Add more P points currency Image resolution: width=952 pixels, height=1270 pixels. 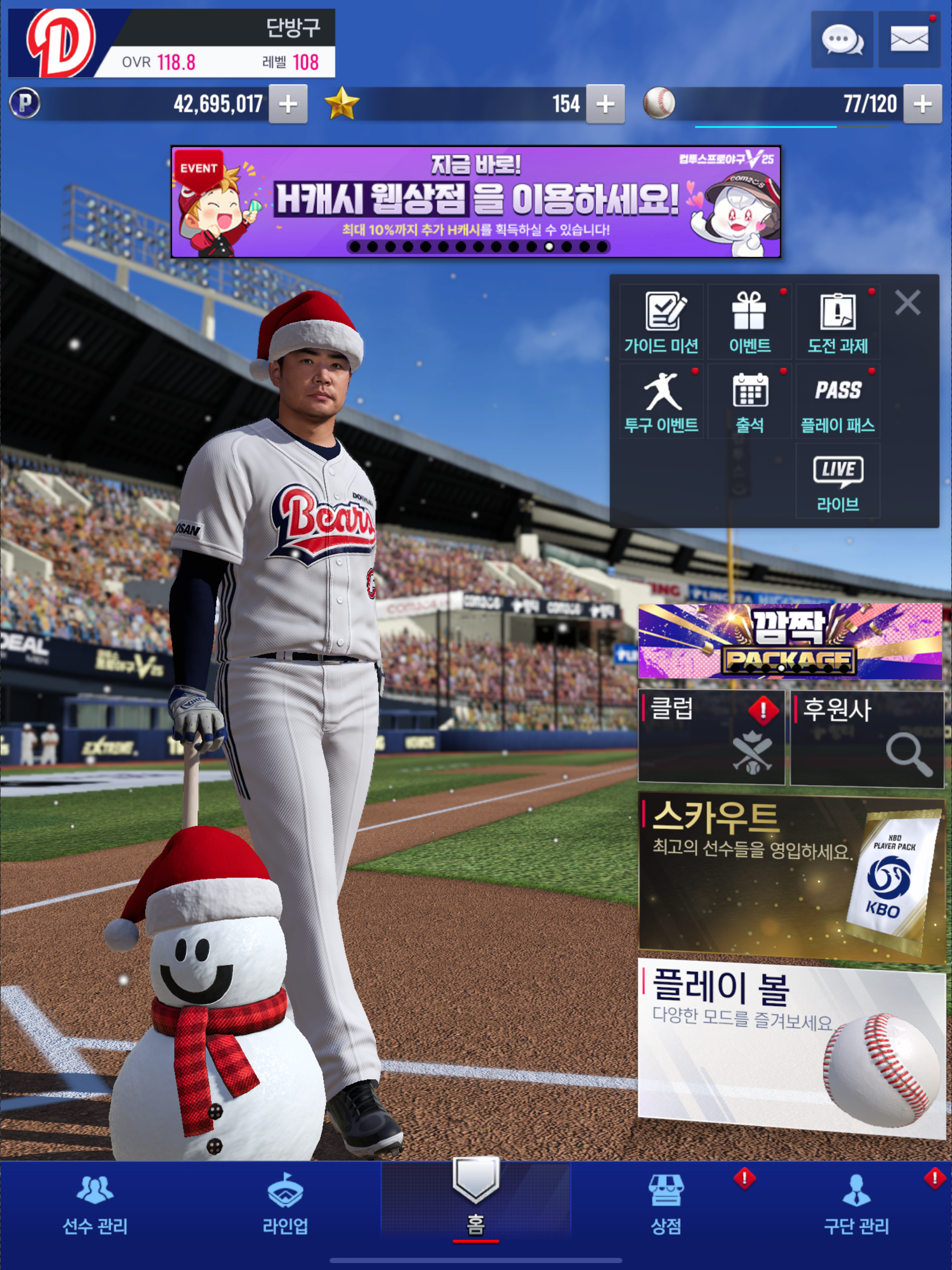288,104
